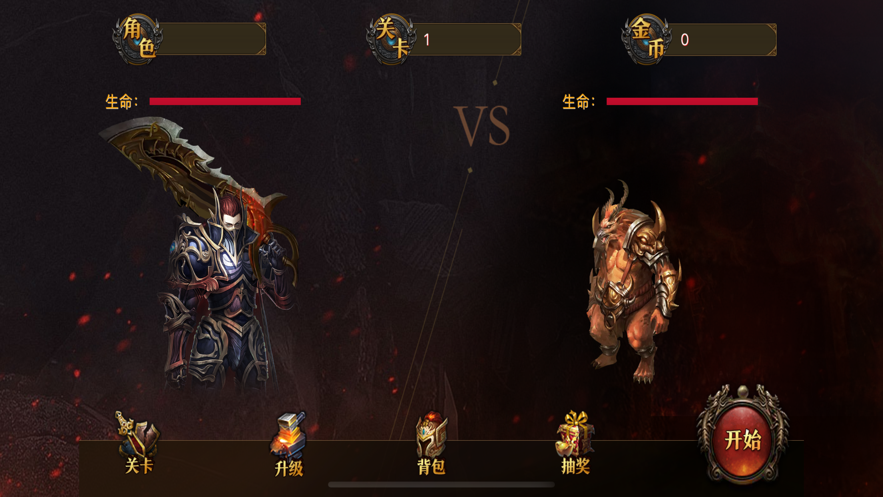This screenshot has height=497, width=883.
Task: Open the 关卡 stage menu
Action: point(138,443)
